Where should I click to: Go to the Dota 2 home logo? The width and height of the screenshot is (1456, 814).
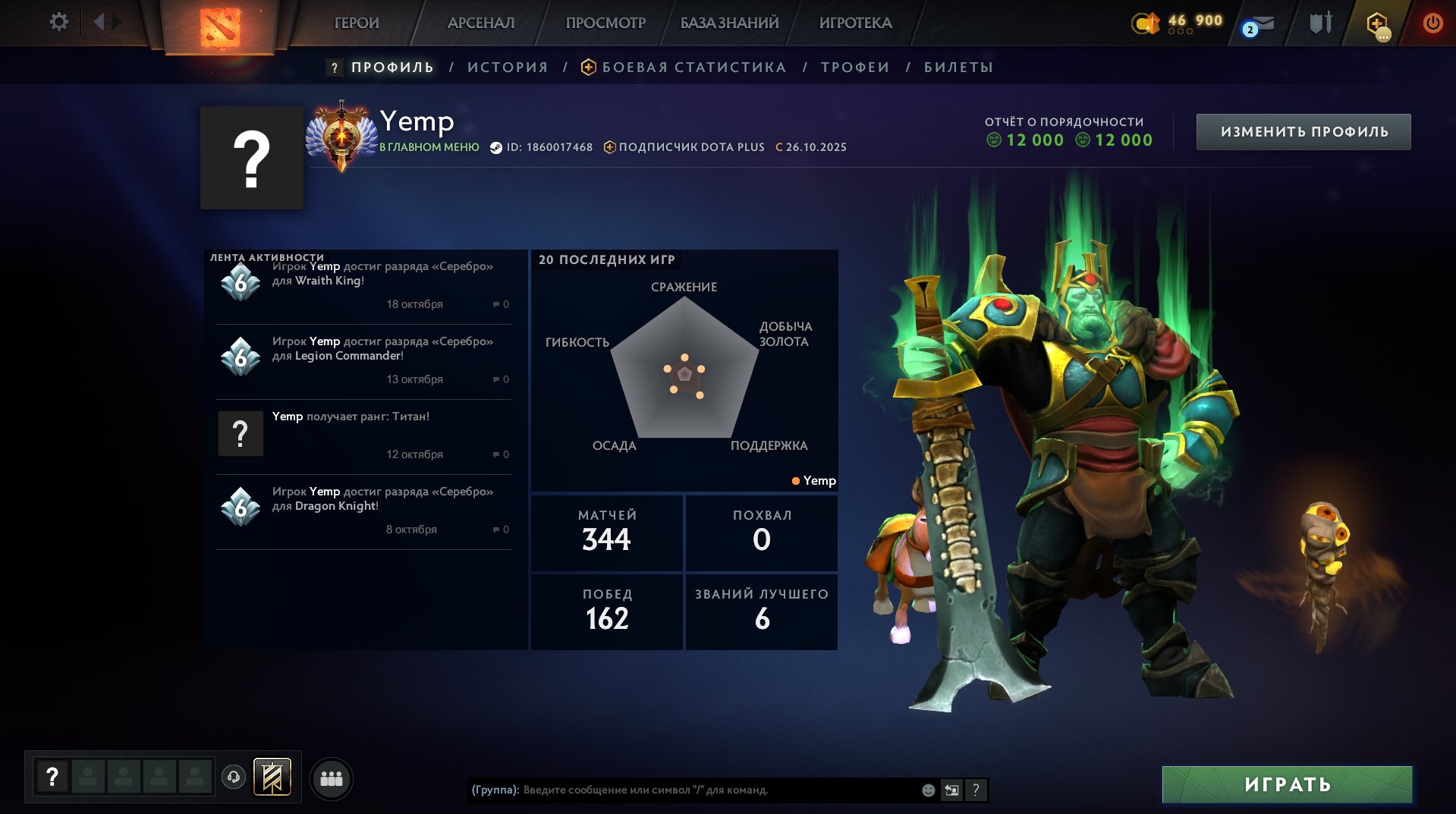pyautogui.click(x=220, y=27)
